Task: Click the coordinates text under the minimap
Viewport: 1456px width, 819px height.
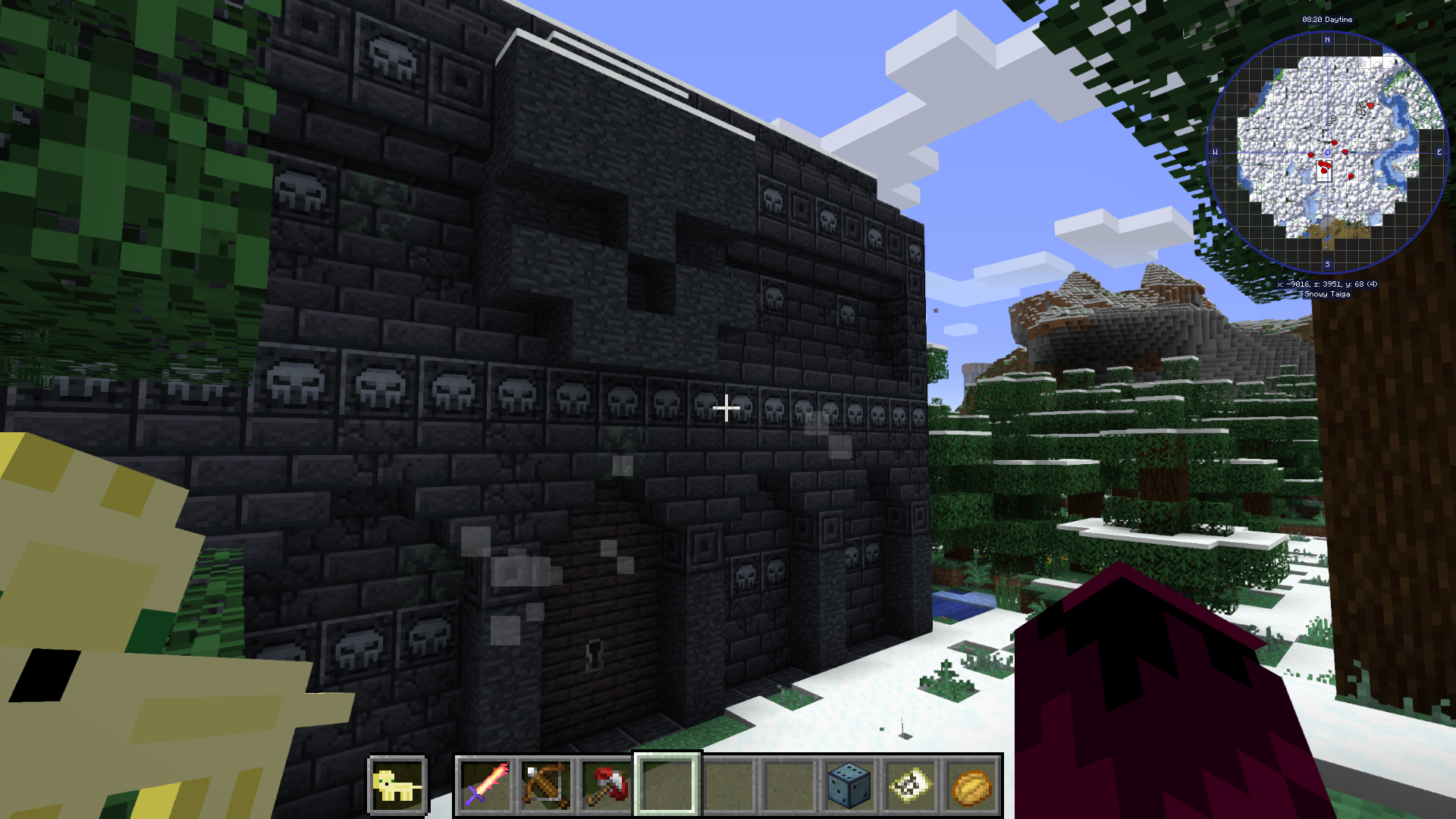Action: (1326, 286)
